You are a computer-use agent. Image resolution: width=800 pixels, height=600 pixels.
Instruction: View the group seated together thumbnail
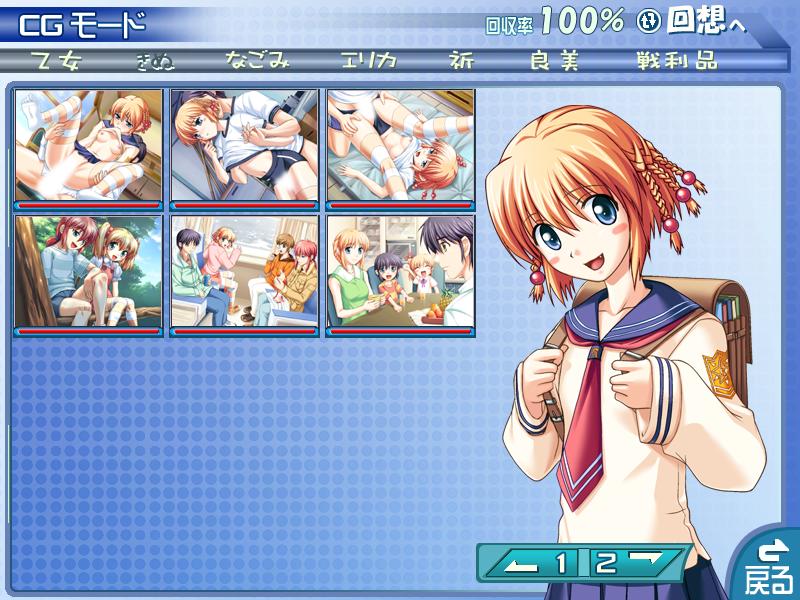[244, 272]
